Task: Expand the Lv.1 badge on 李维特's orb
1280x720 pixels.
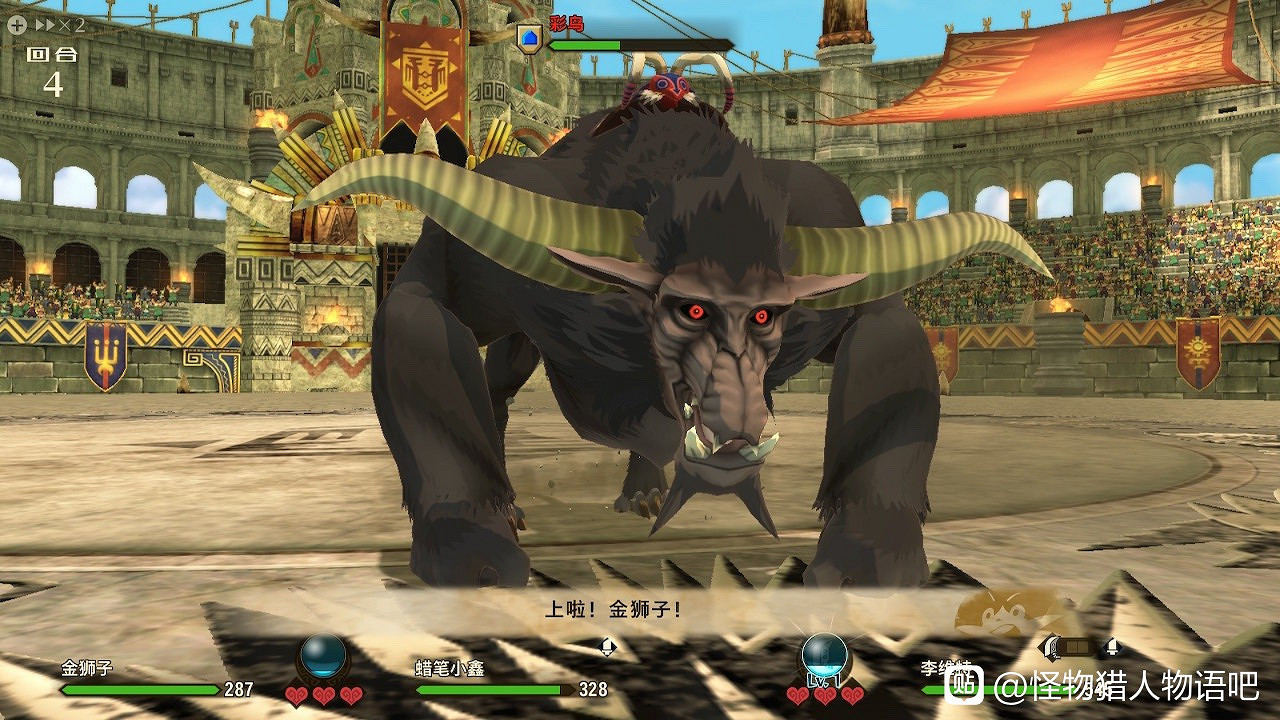Action: (823, 681)
